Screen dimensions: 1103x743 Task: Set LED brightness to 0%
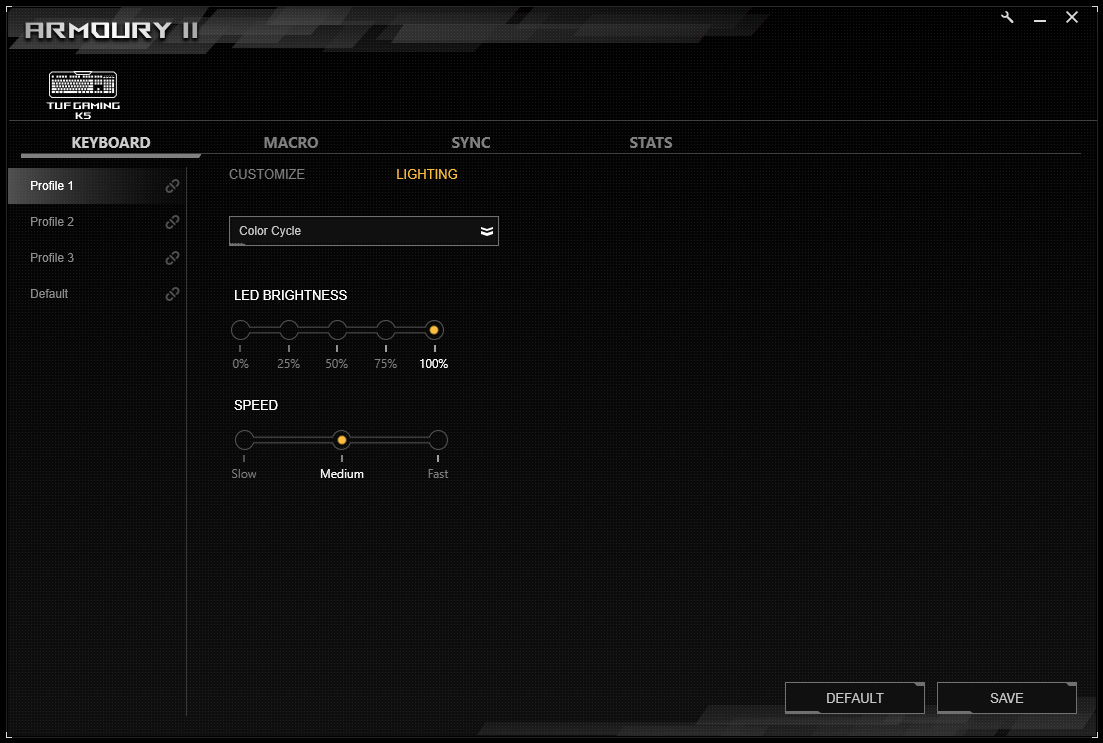click(x=241, y=330)
